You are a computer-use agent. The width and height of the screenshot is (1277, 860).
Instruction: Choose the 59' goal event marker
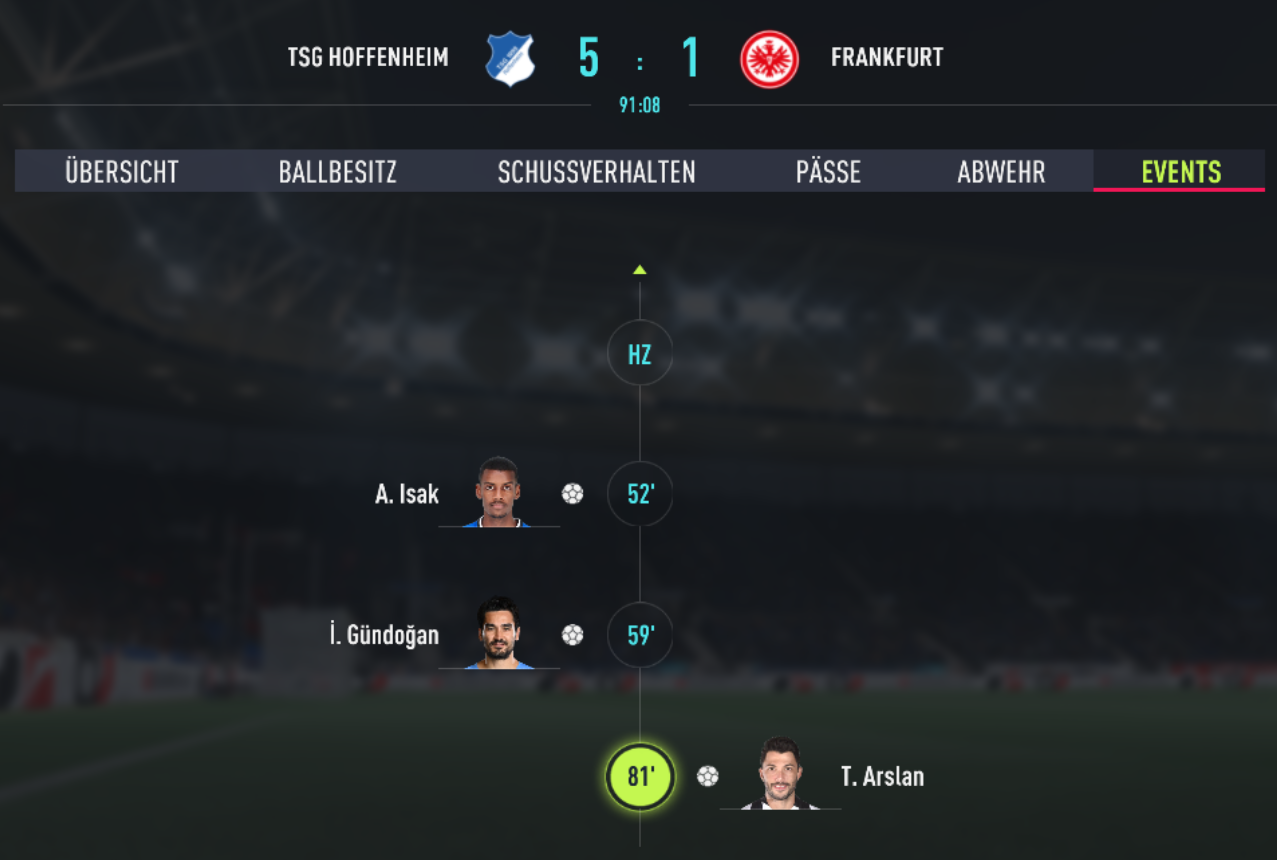point(640,635)
